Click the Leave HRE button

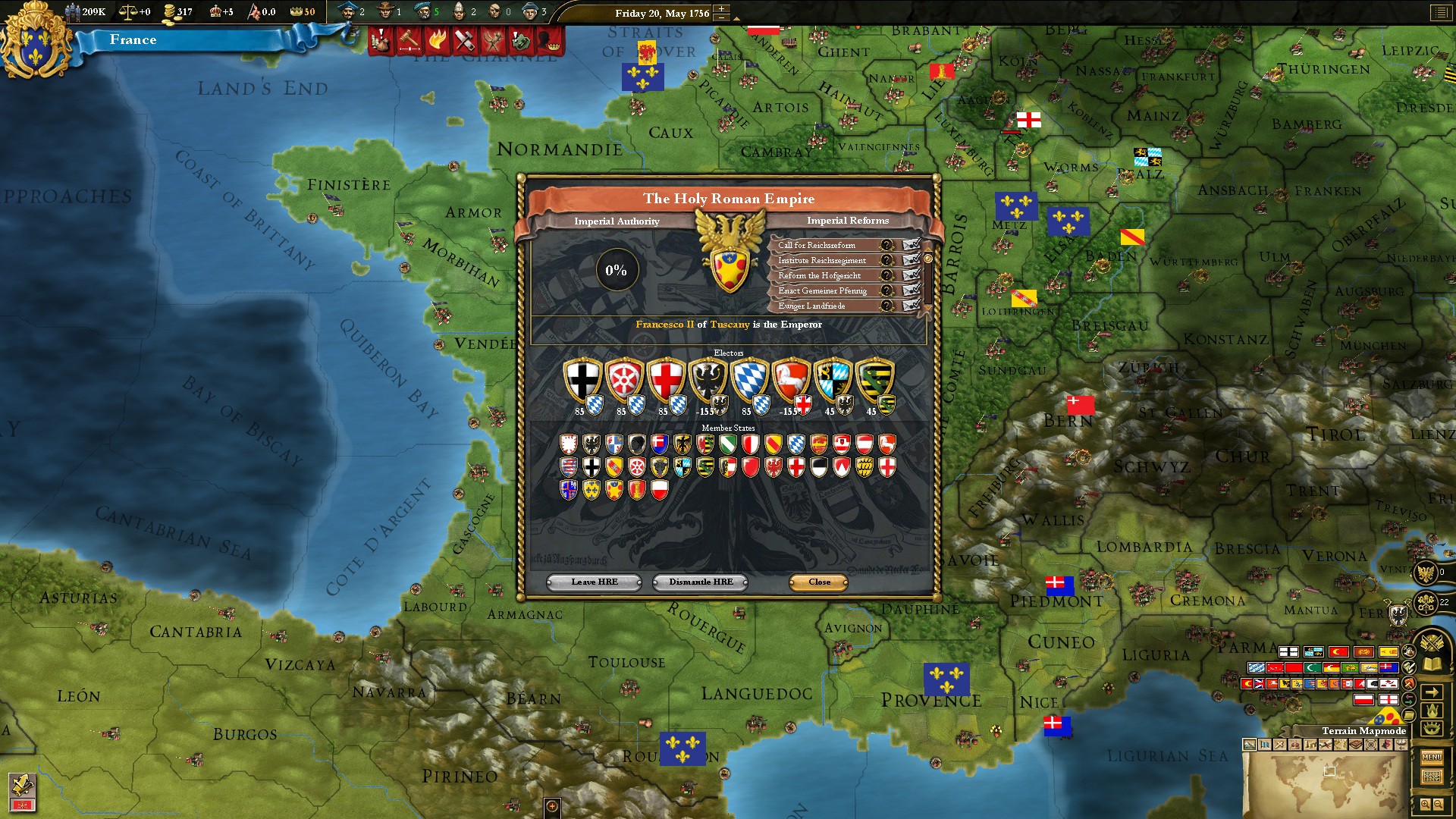pos(595,582)
